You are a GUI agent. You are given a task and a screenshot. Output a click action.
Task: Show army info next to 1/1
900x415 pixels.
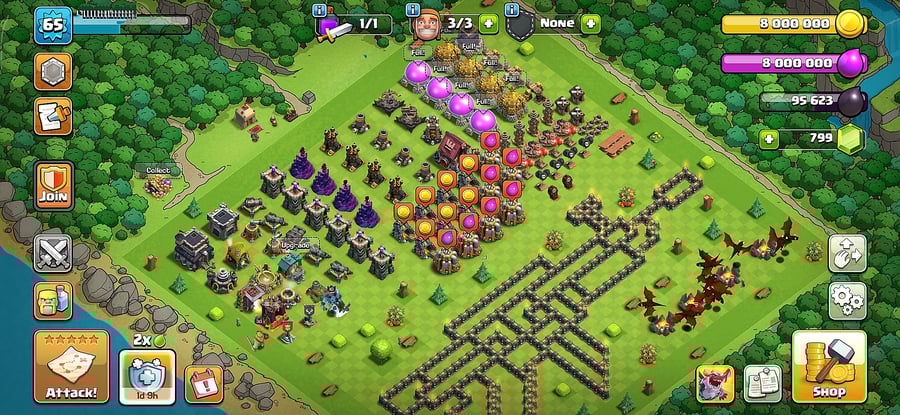point(320,10)
